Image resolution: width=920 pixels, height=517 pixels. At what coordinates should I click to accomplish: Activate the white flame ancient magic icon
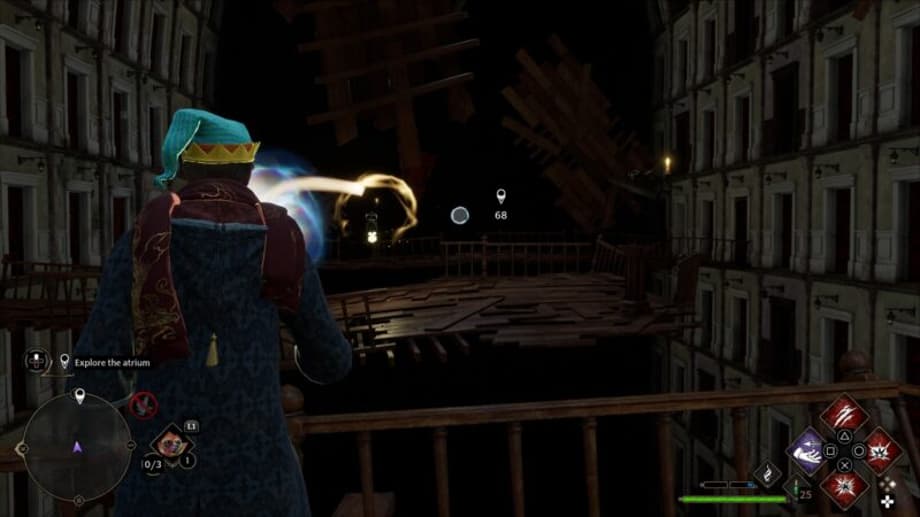pyautogui.click(x=768, y=473)
